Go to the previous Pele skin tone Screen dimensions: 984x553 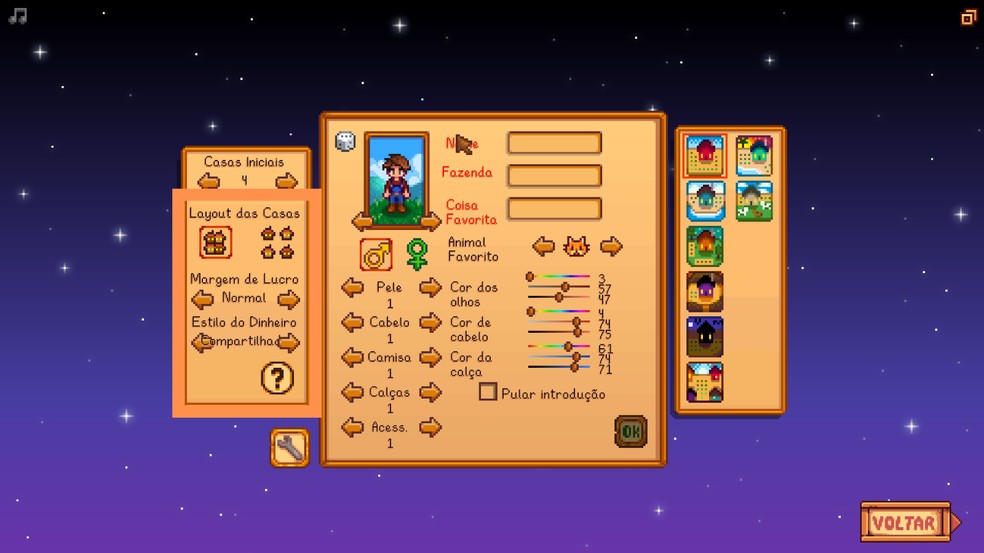tap(352, 288)
